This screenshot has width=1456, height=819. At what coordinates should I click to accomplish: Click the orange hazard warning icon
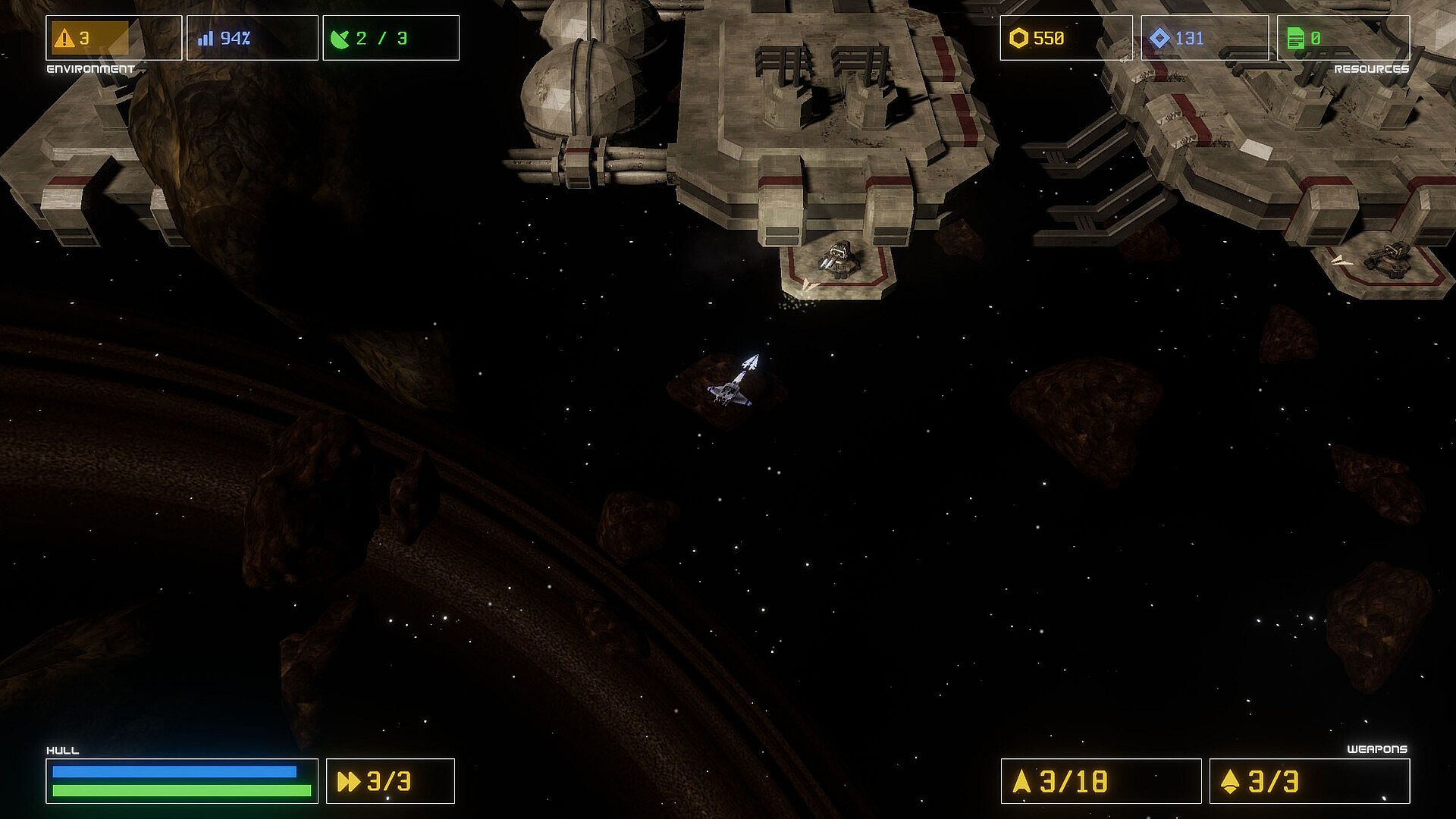(x=64, y=38)
